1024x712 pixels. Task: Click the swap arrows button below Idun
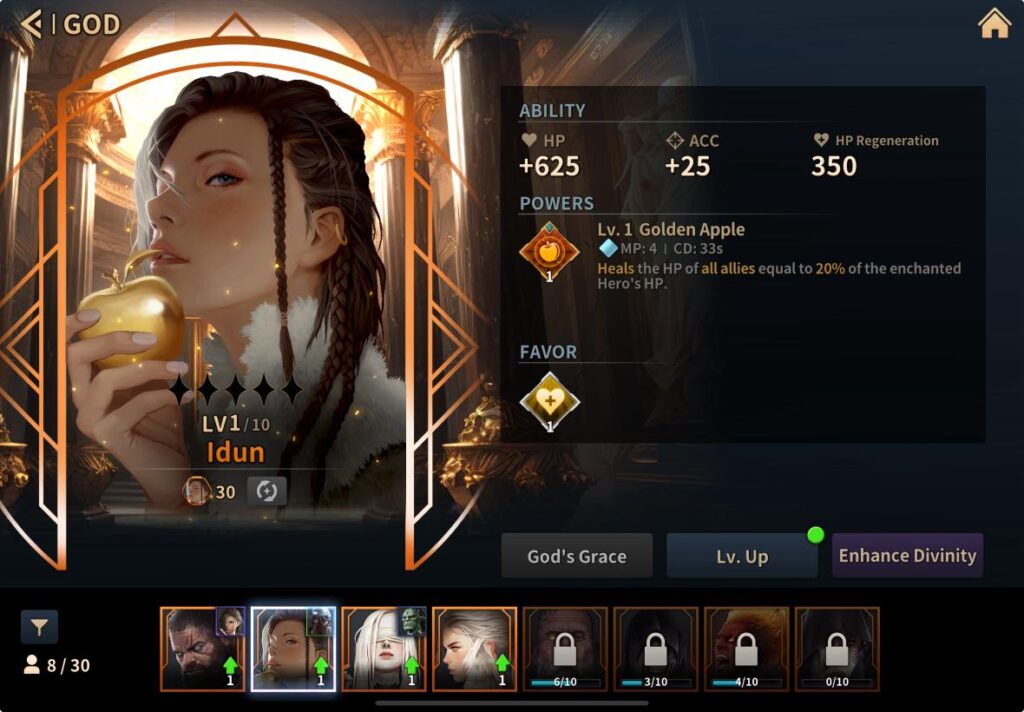pyautogui.click(x=267, y=491)
